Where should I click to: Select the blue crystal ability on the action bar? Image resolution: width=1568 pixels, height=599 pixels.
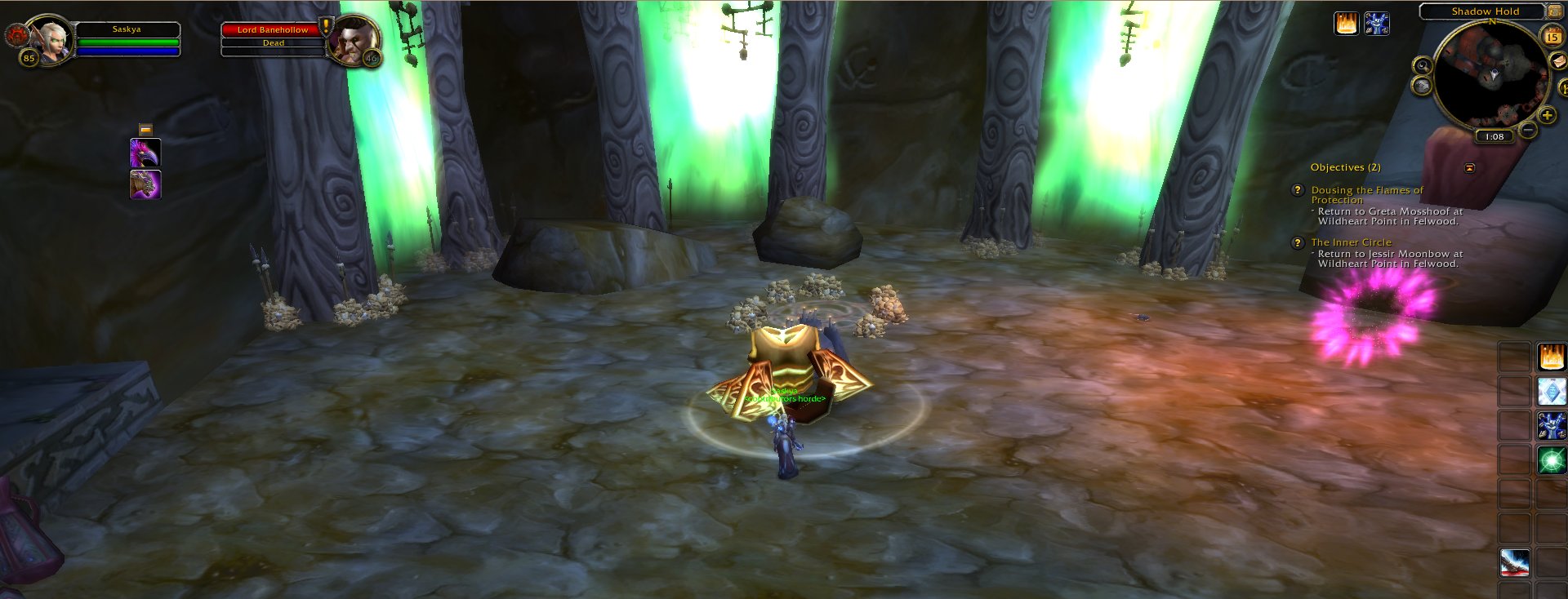[1552, 390]
